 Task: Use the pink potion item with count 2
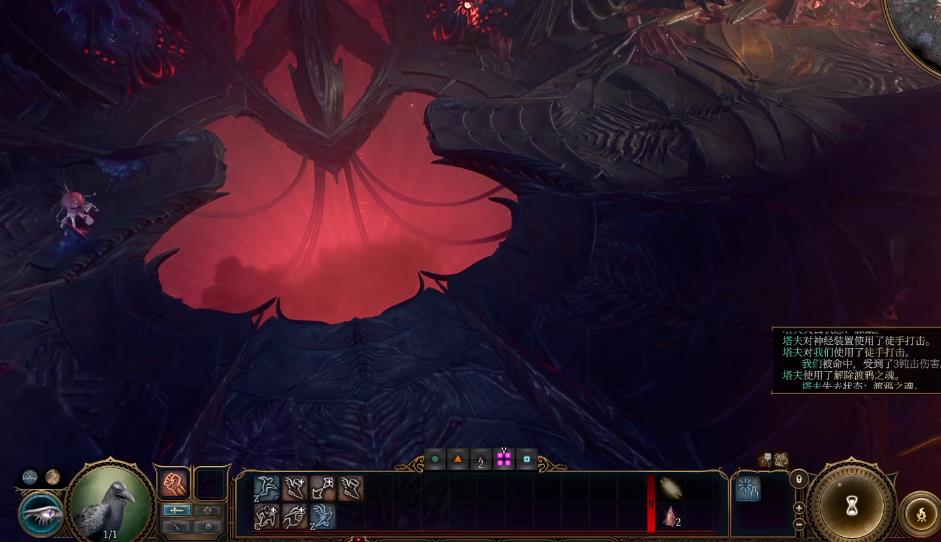coord(670,517)
